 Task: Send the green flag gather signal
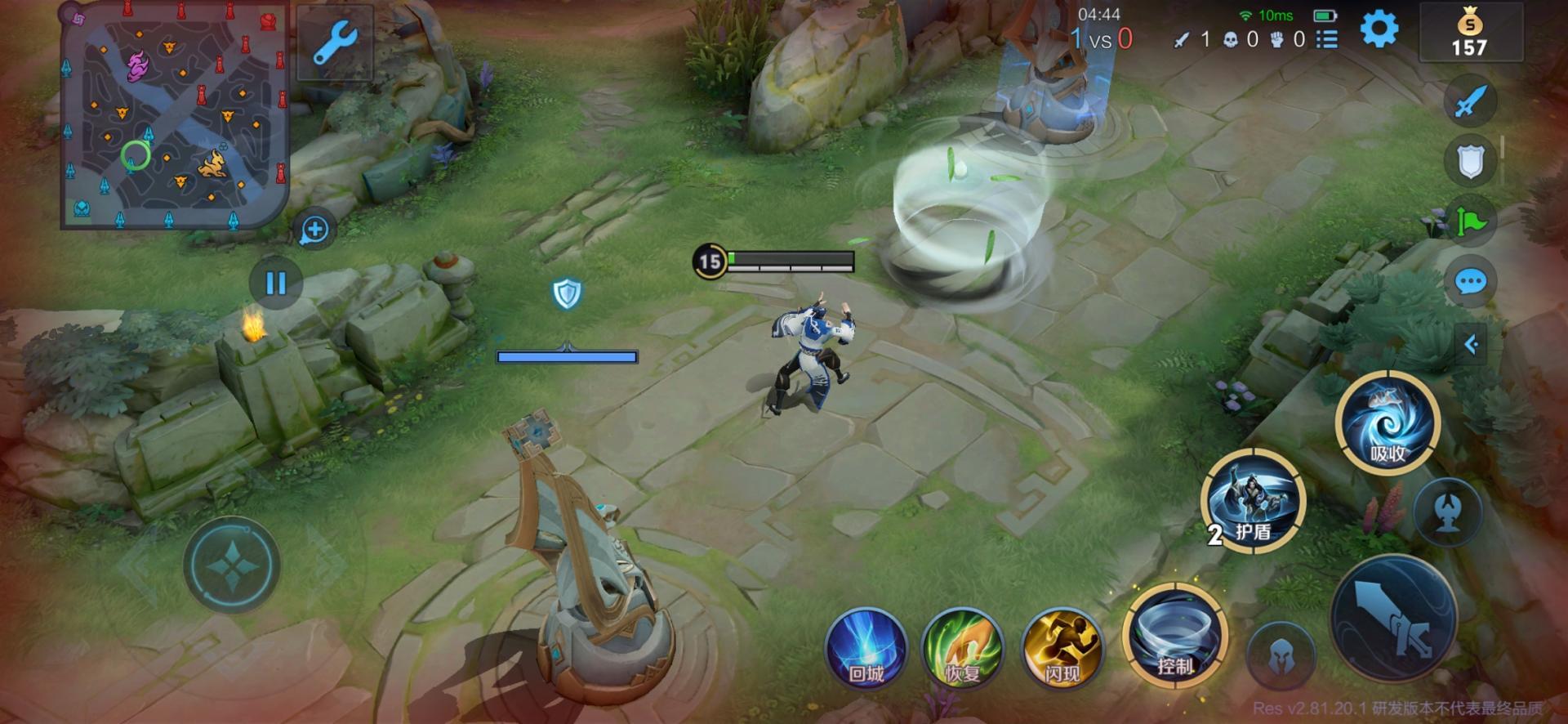1470,221
